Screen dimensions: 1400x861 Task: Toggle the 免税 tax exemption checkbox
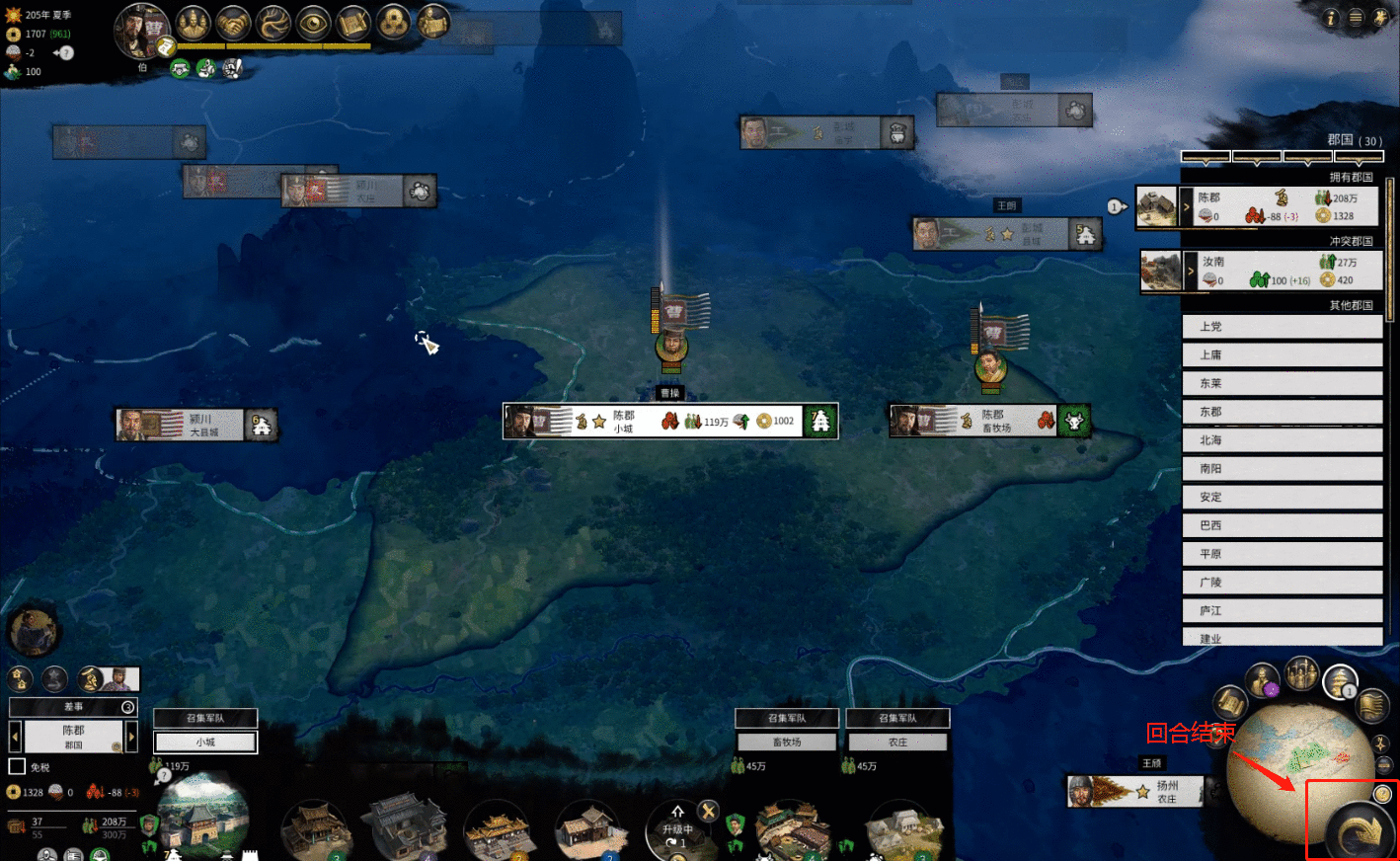(x=17, y=766)
